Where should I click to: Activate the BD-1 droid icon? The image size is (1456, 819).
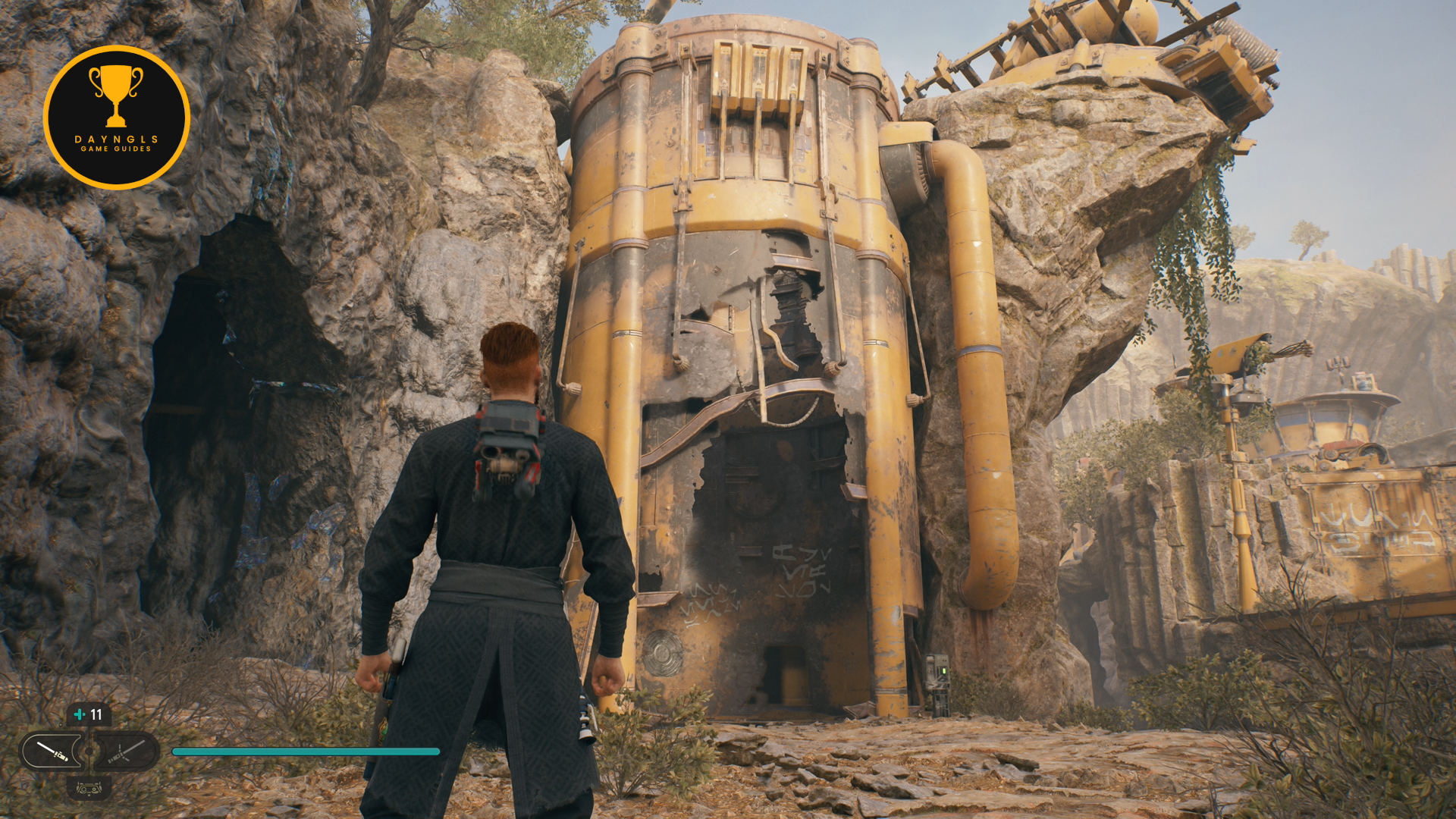tap(89, 789)
